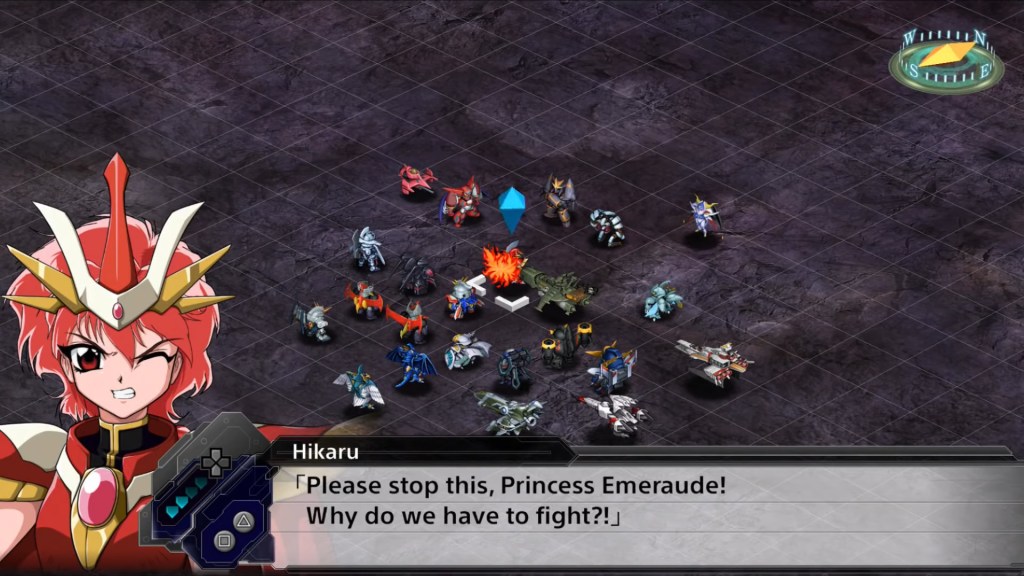Image resolution: width=1024 pixels, height=576 pixels.
Task: Advance Hikaru's dialogue text box
Action: point(640,502)
